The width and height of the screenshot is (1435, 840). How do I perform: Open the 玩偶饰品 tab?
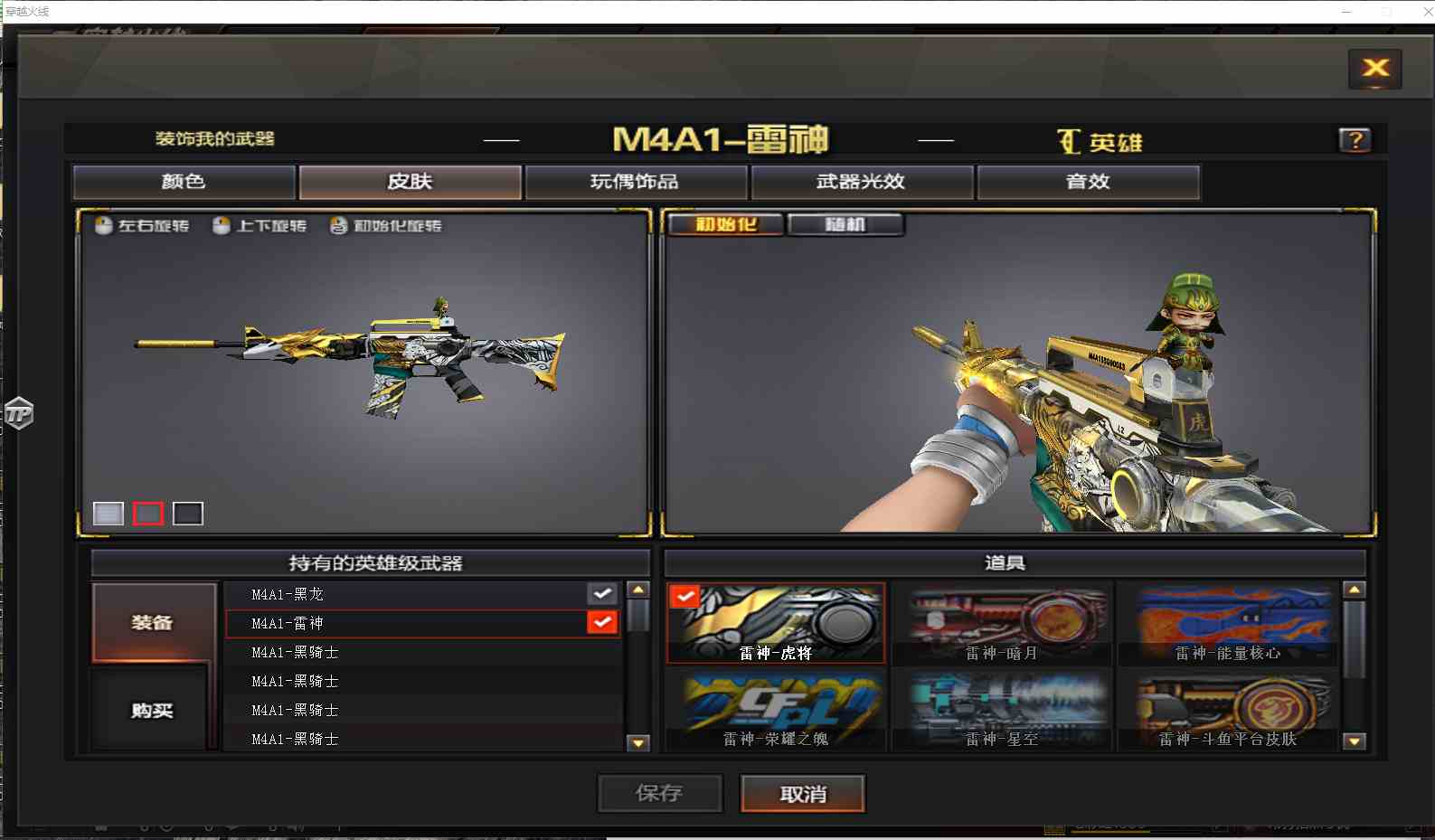(635, 182)
